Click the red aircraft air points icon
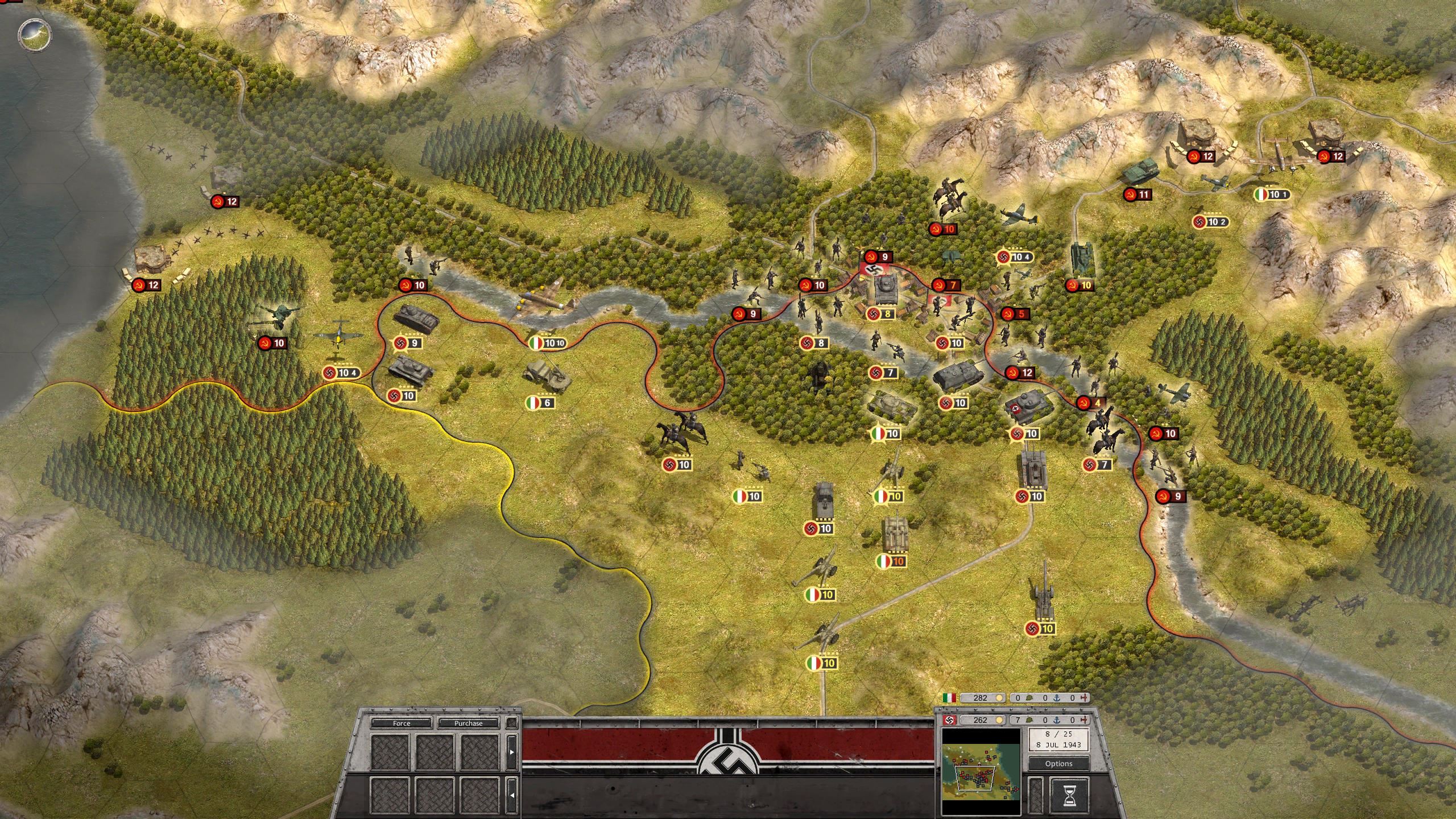This screenshot has width=1456, height=819. (x=1085, y=720)
